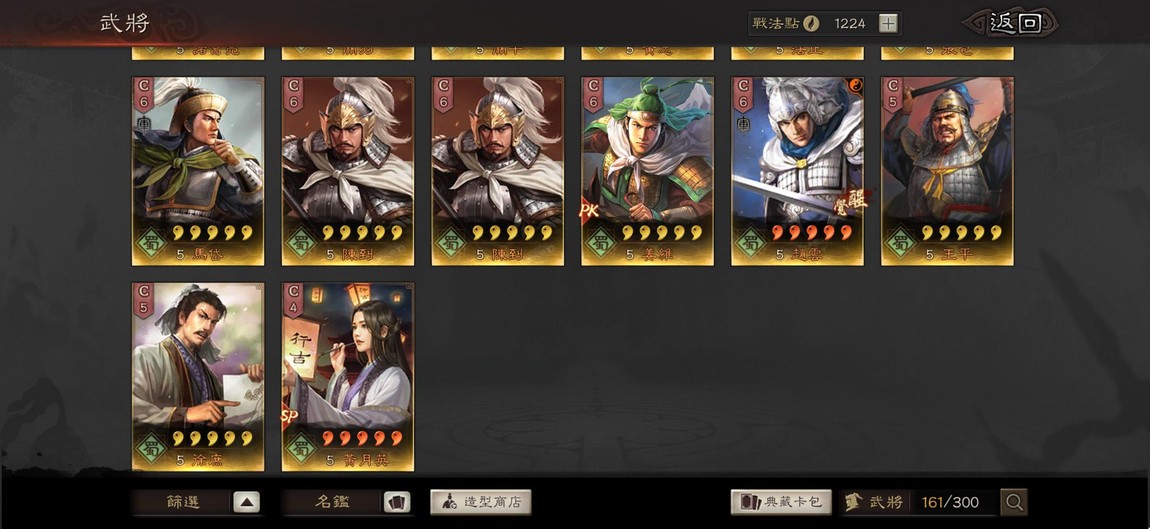The height and width of the screenshot is (529, 1150).
Task: Pick the scholar card holding a scroll
Action: 198,375
